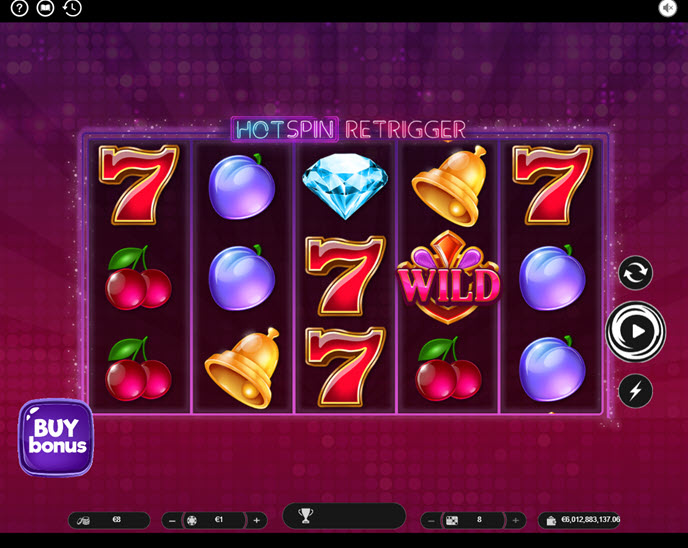View game history clock icon

pyautogui.click(x=72, y=9)
